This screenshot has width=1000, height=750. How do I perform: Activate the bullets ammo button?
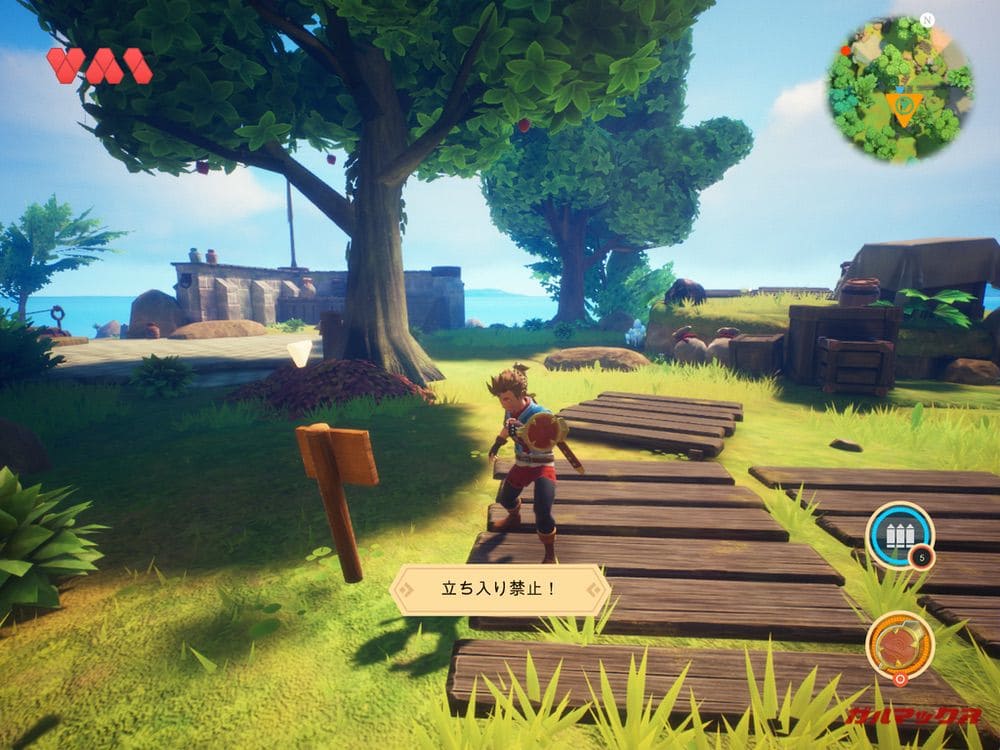pyautogui.click(x=899, y=534)
